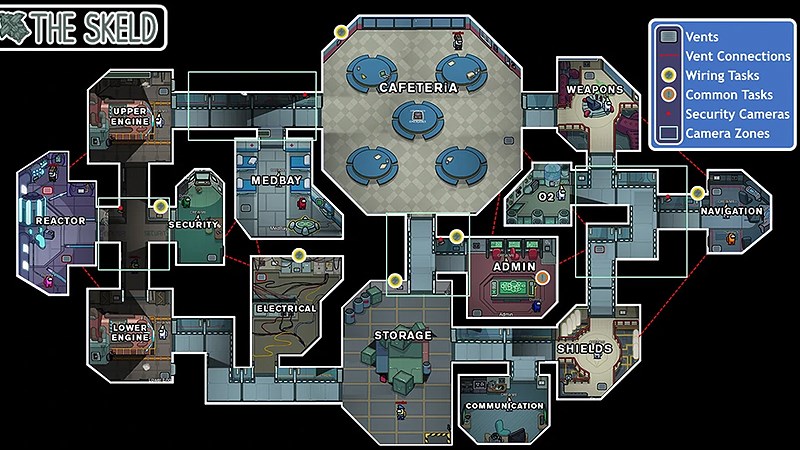This screenshot has height=450, width=800.
Task: Click the yellow wiring task marker in Navigation
Action: (x=697, y=193)
